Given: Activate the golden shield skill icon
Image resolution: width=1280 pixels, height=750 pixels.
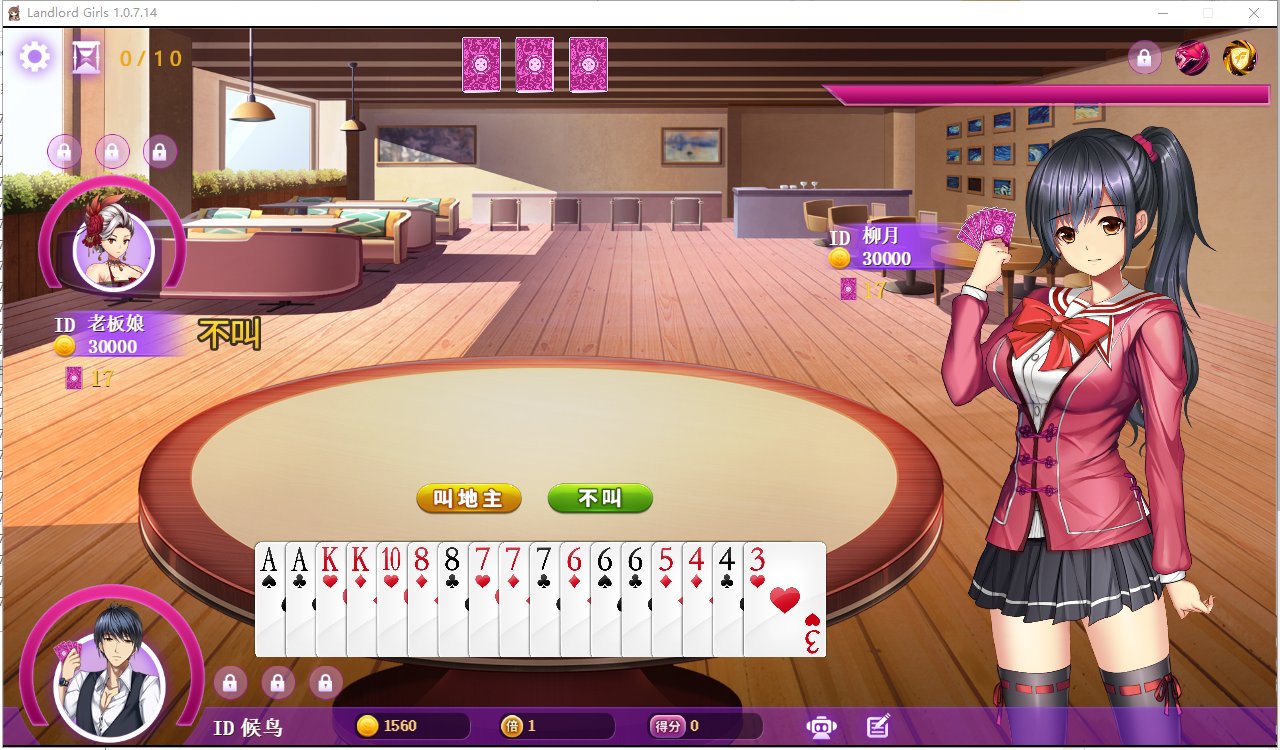Looking at the screenshot, I should [1239, 58].
